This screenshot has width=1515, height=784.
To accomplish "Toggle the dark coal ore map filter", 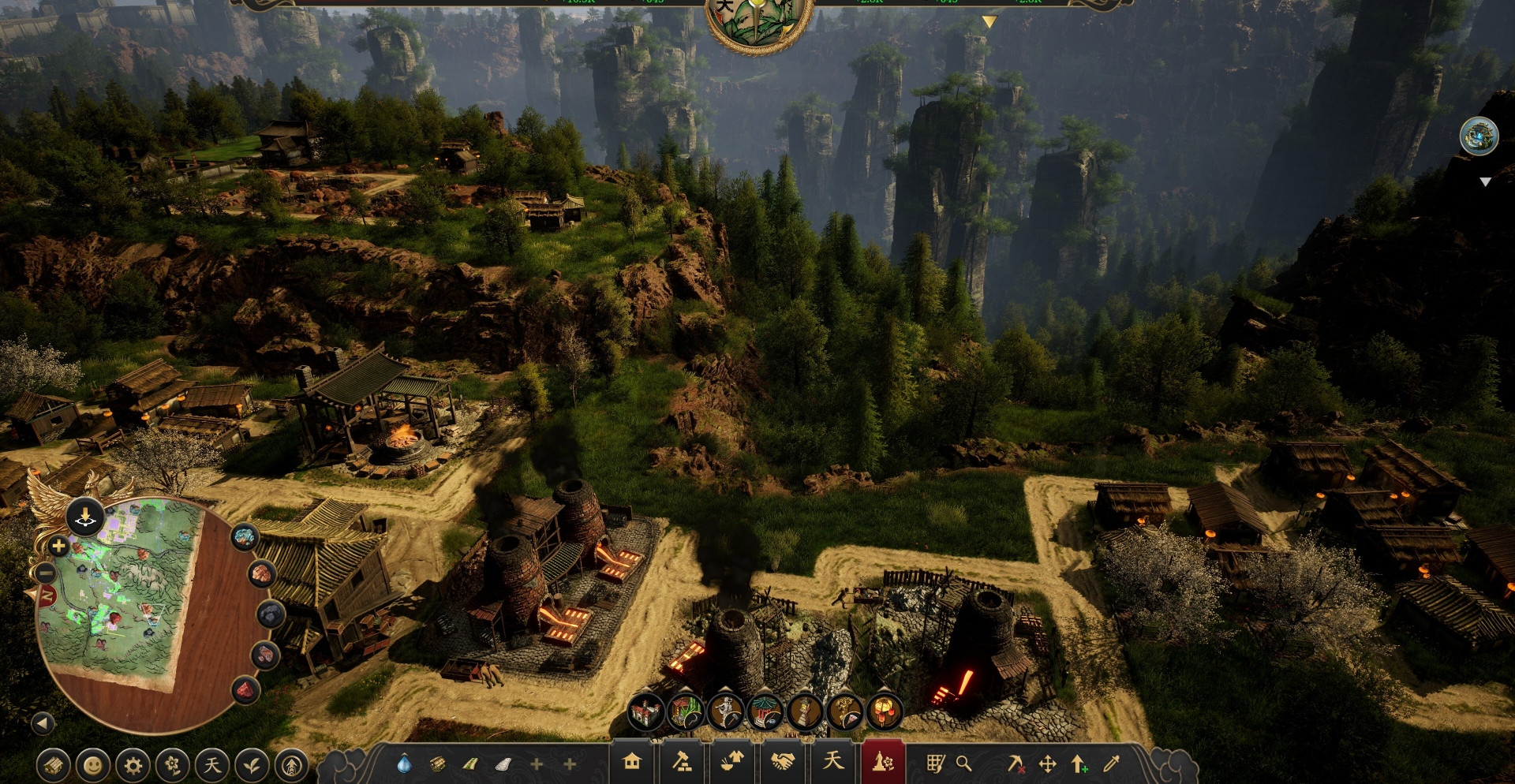I will coord(271,613).
